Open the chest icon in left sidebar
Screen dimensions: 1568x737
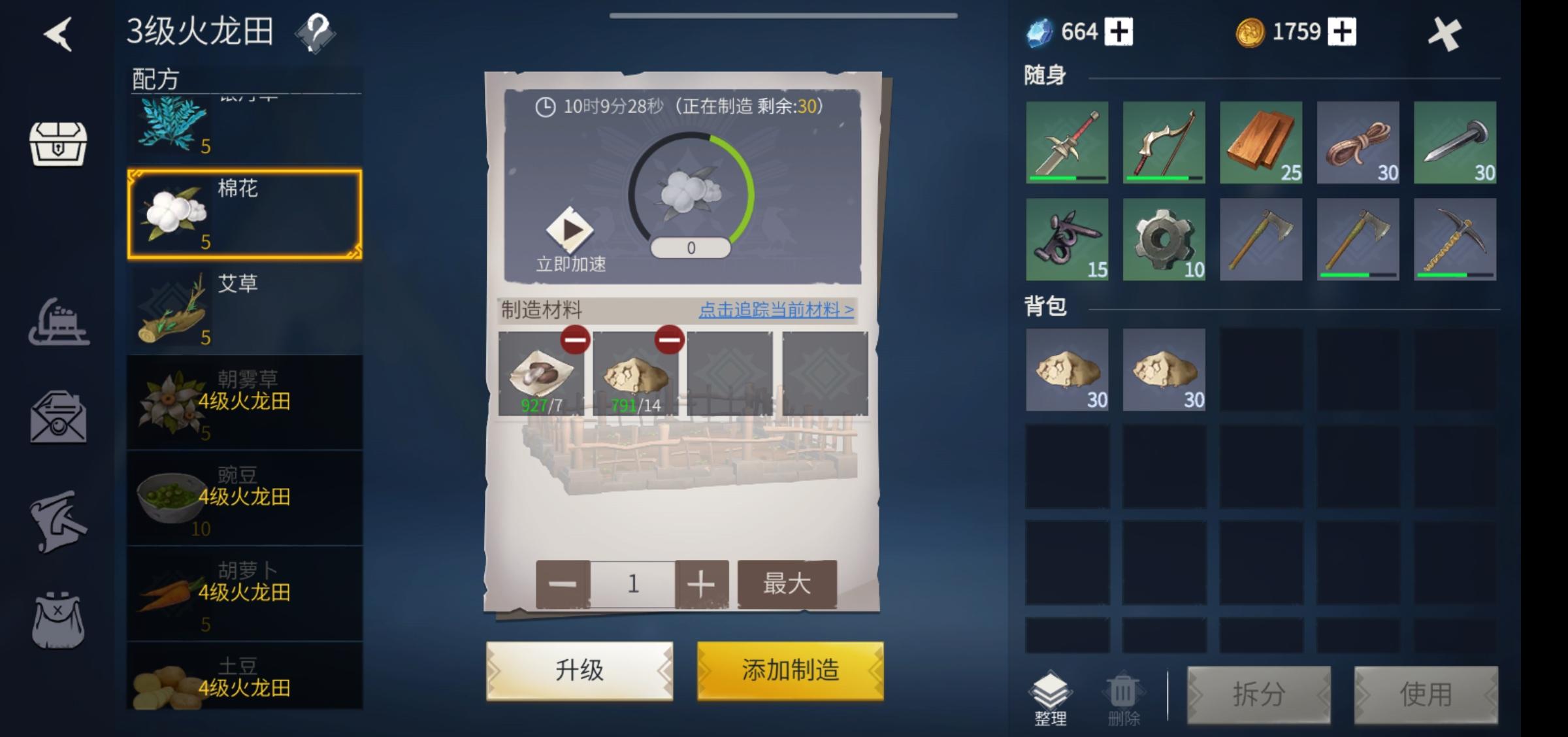pyautogui.click(x=57, y=145)
